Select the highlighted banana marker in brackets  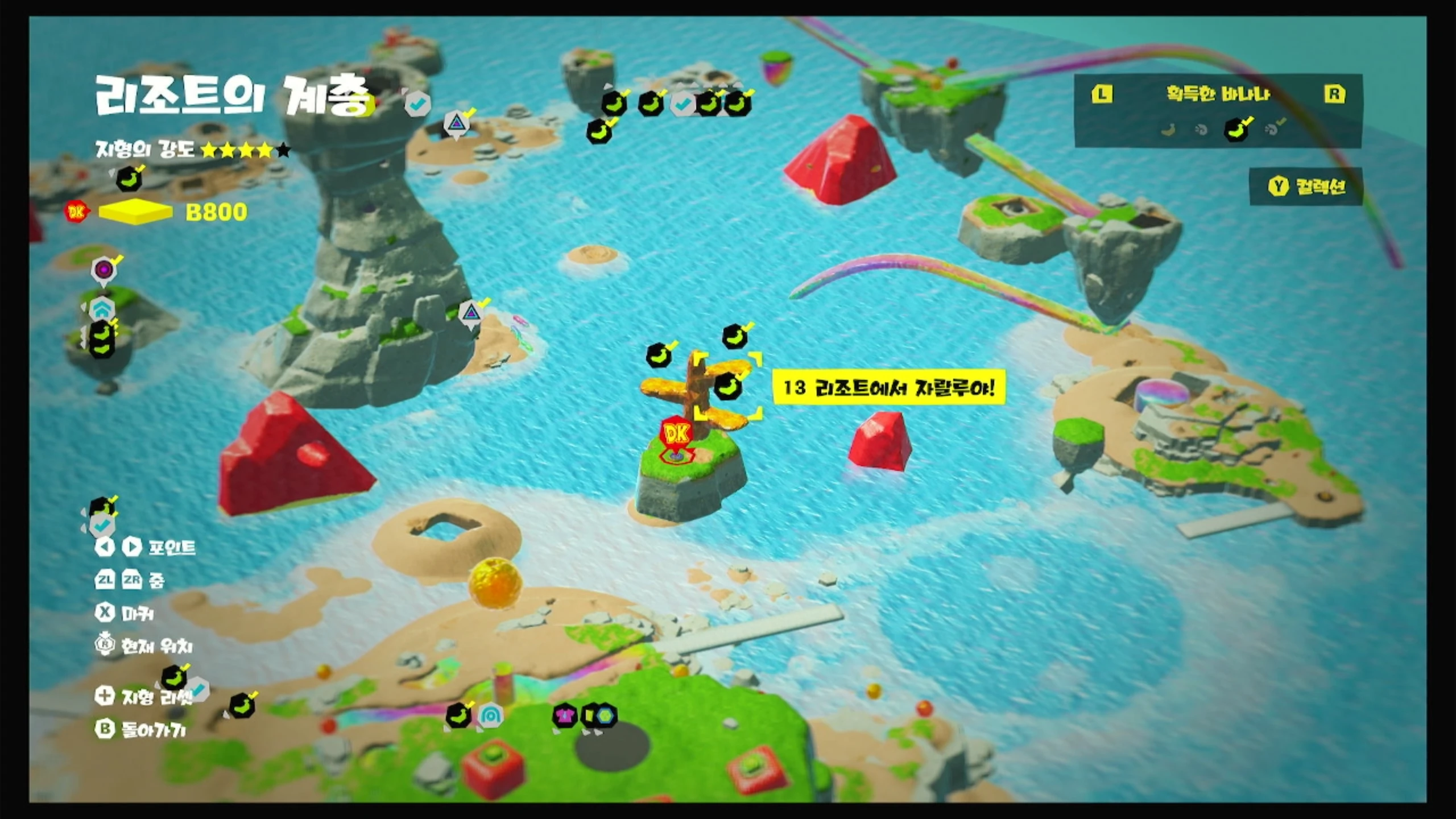tap(728, 387)
